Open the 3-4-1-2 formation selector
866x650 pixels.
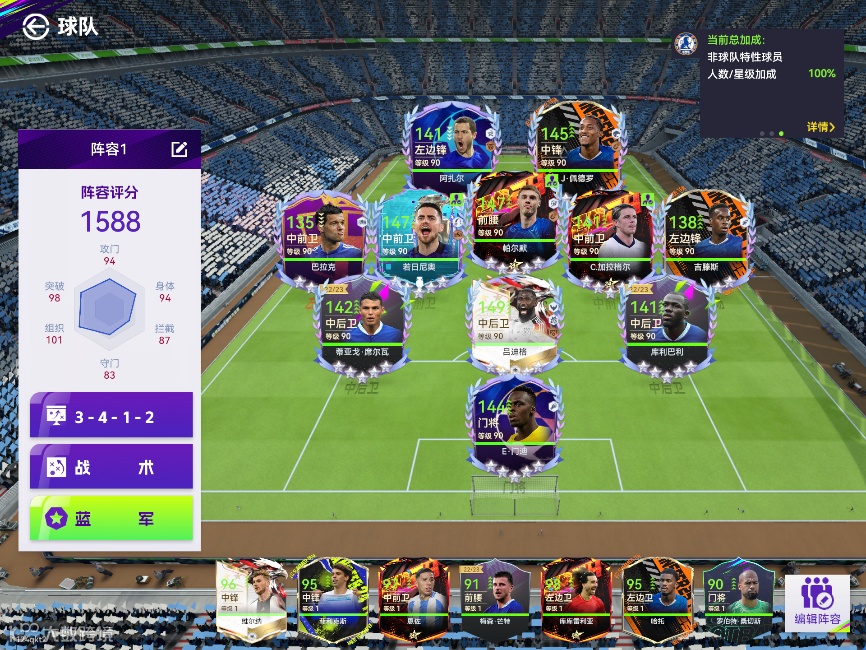pos(111,415)
